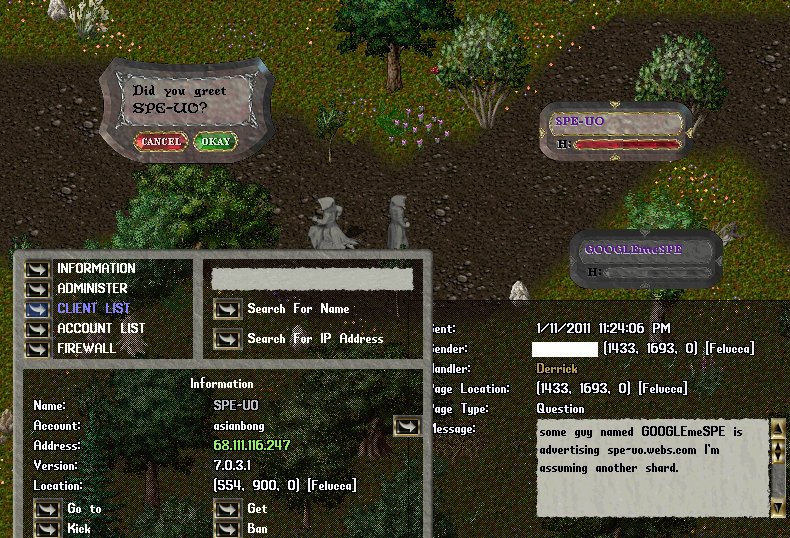Click the page message scrollbar
The image size is (790, 538).
(777, 470)
